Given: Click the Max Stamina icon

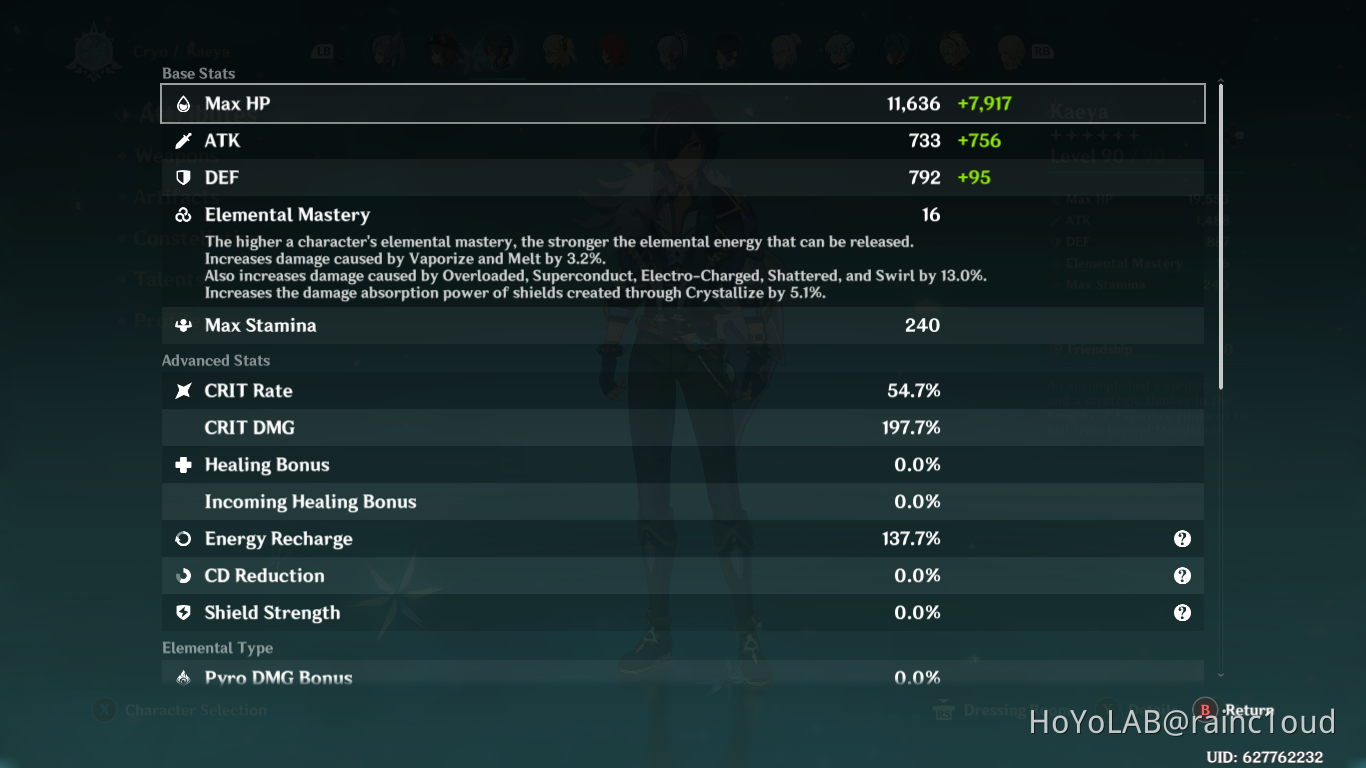Looking at the screenshot, I should [x=185, y=325].
